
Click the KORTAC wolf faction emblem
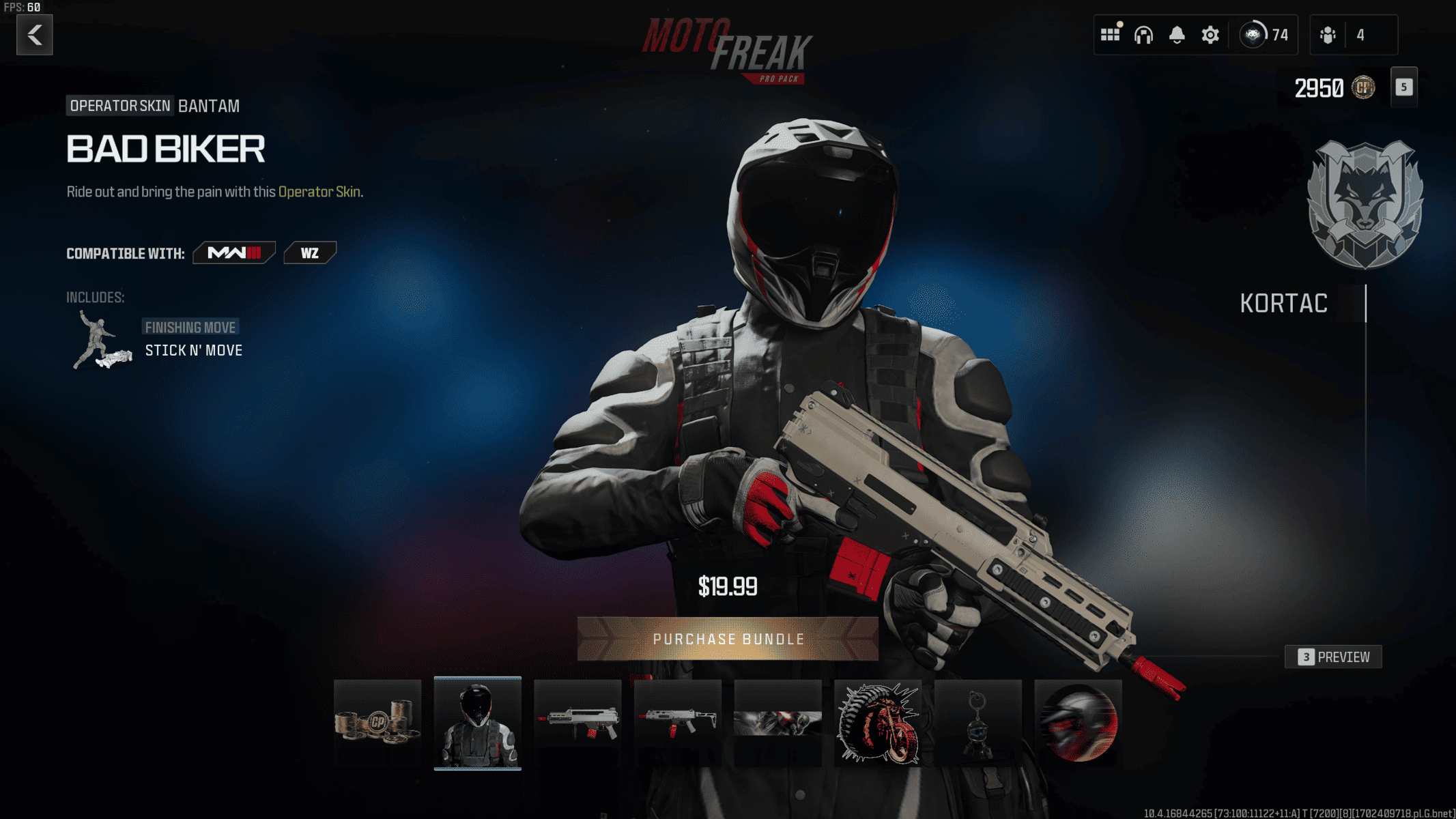(x=1365, y=203)
